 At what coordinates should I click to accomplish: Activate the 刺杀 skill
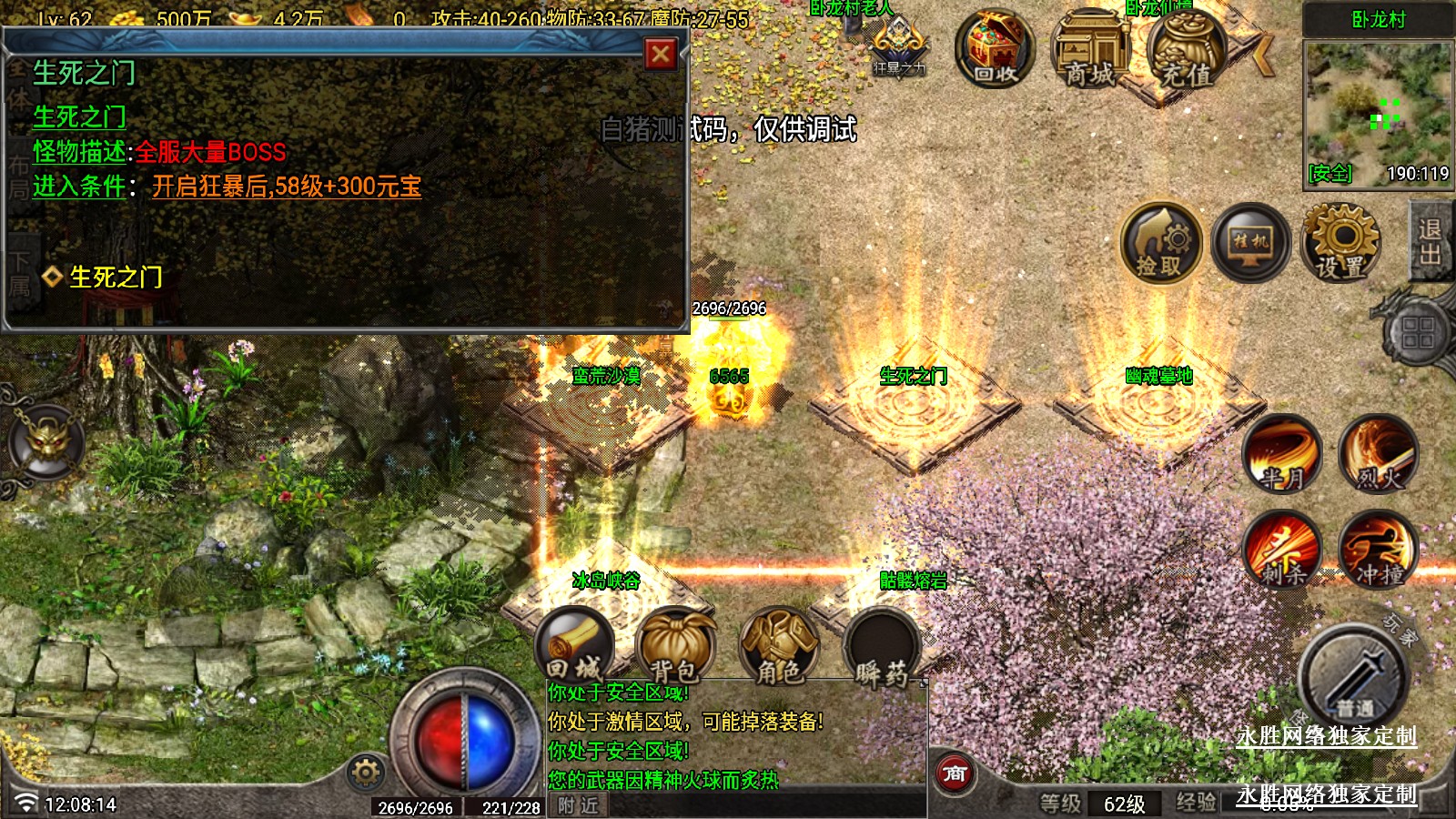[1282, 550]
